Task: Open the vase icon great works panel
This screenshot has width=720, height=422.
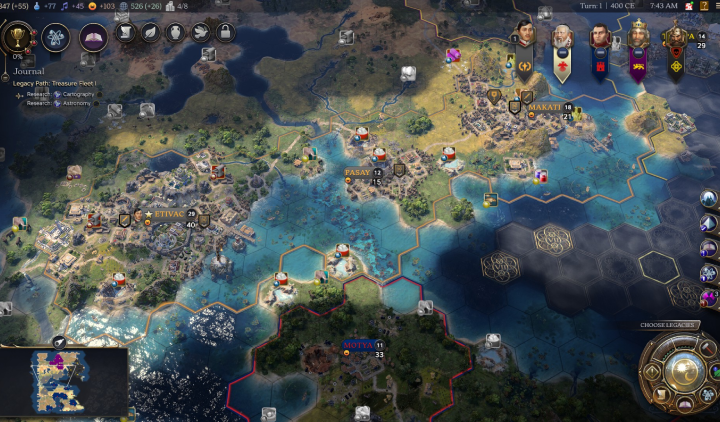Action: pyautogui.click(x=174, y=33)
